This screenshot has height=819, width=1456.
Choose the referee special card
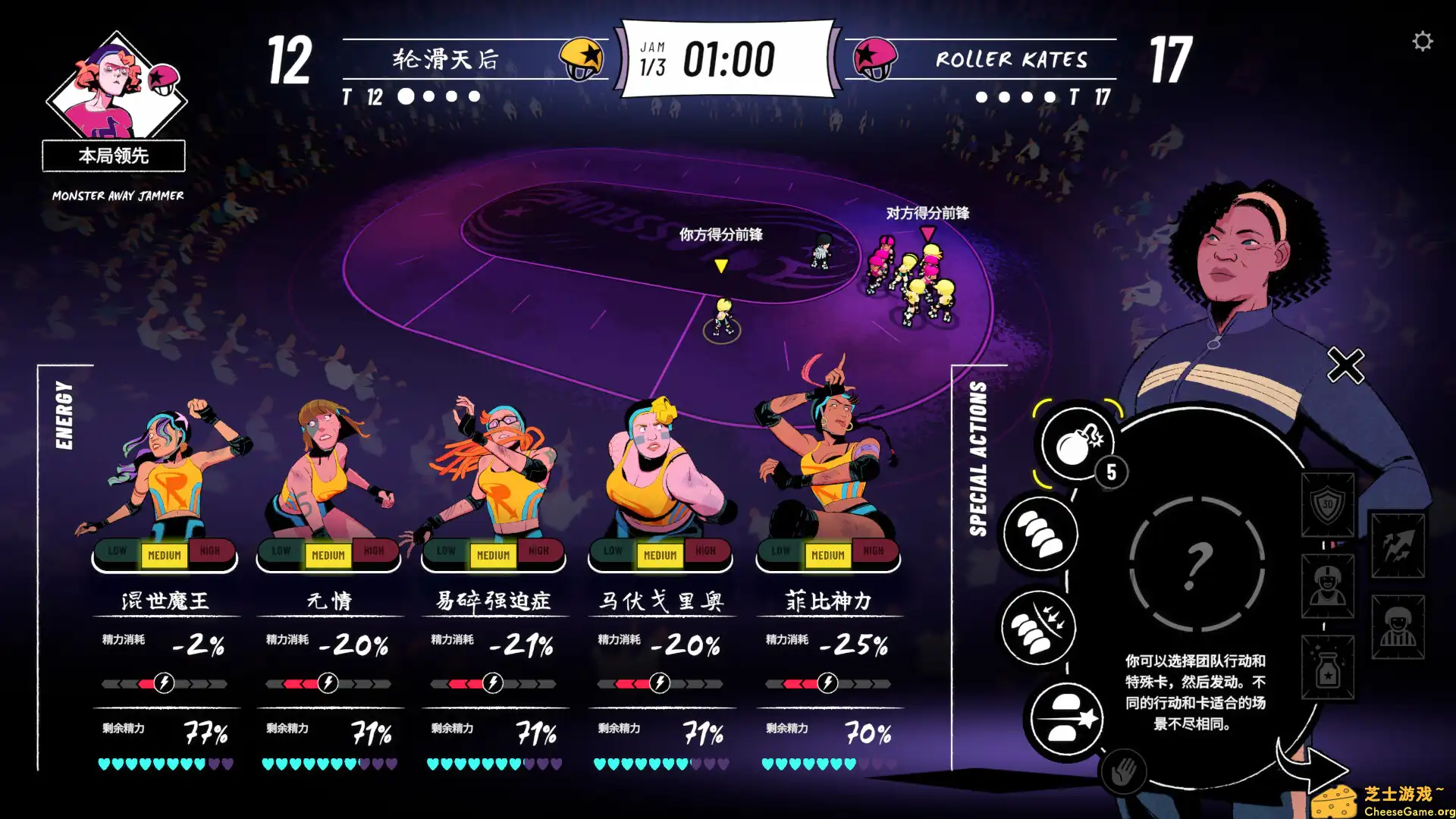point(1398,626)
